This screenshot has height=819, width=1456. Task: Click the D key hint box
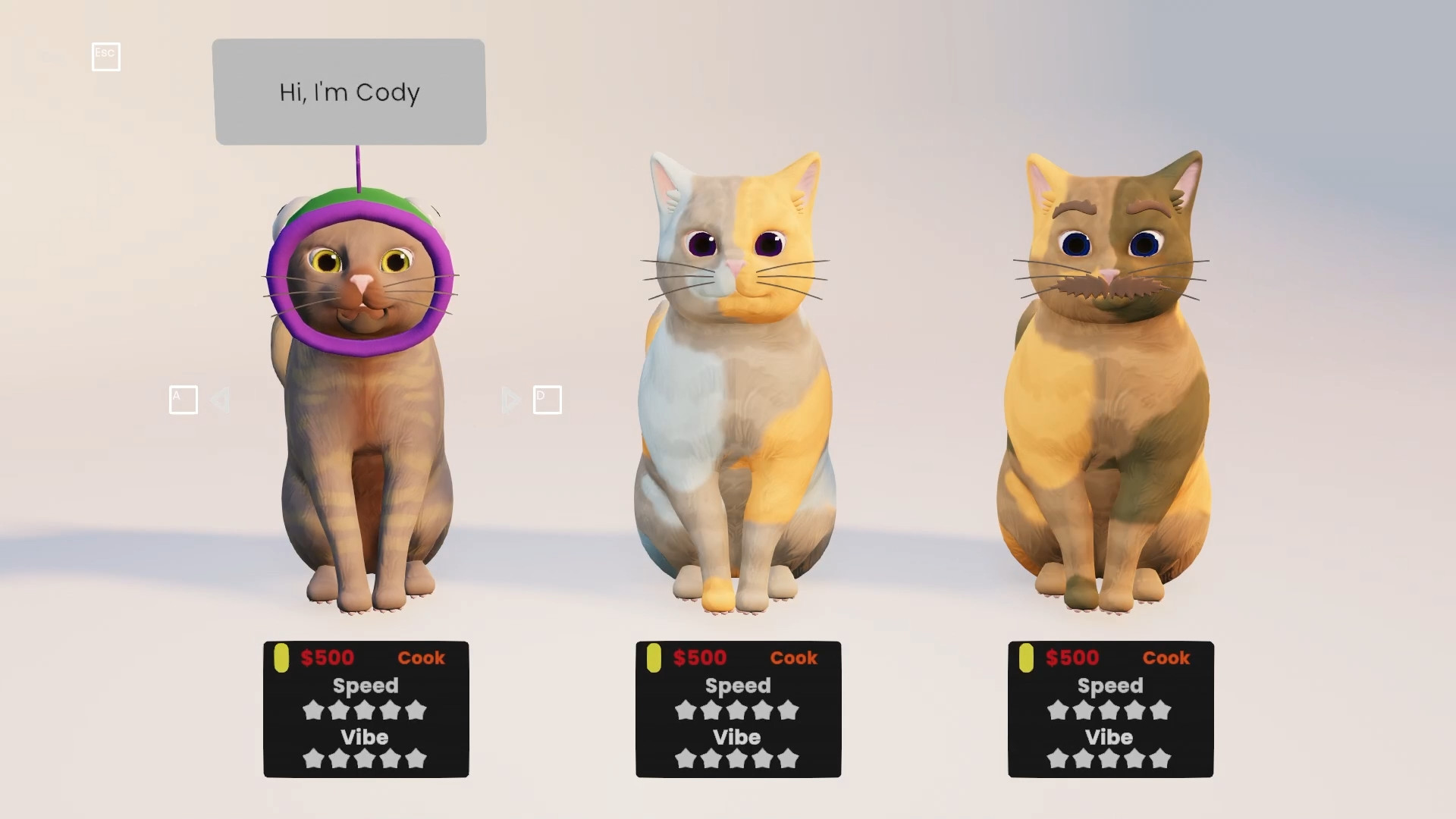[548, 400]
